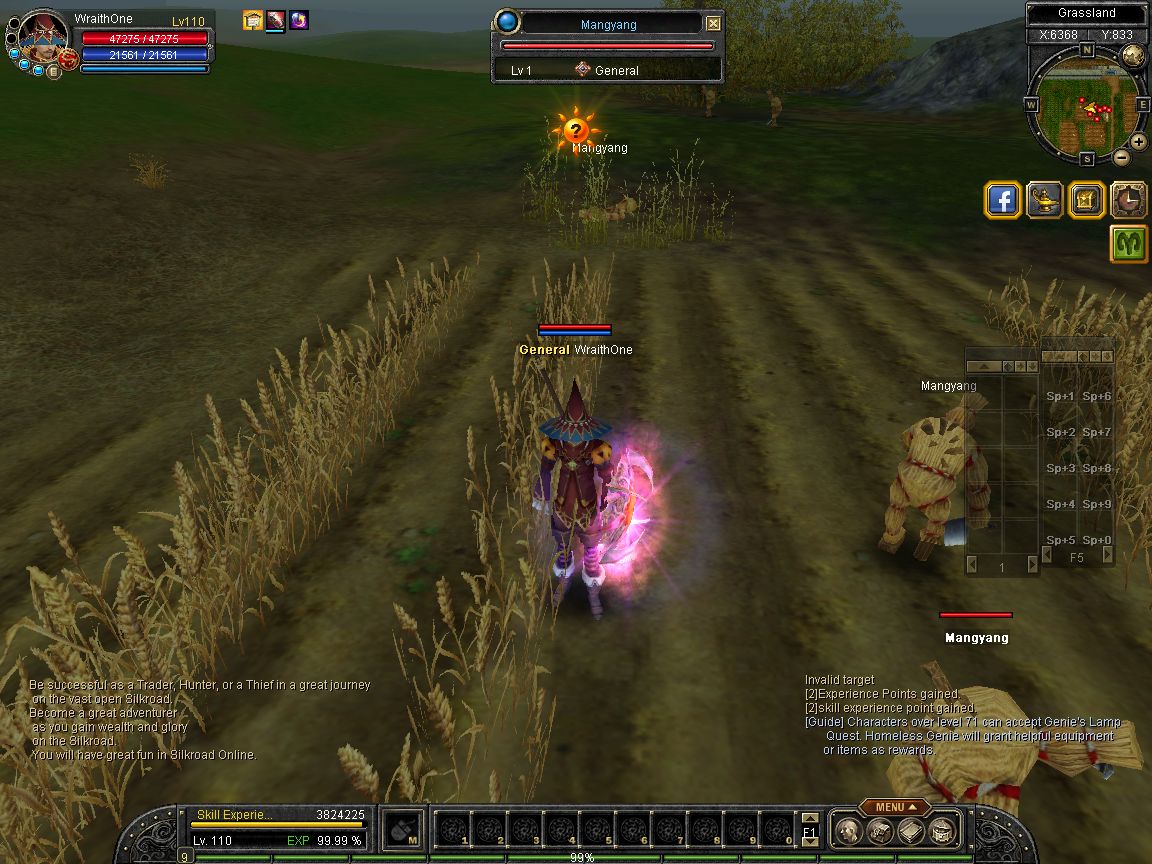
Task: Open the world map globe button
Action: click(x=1132, y=56)
